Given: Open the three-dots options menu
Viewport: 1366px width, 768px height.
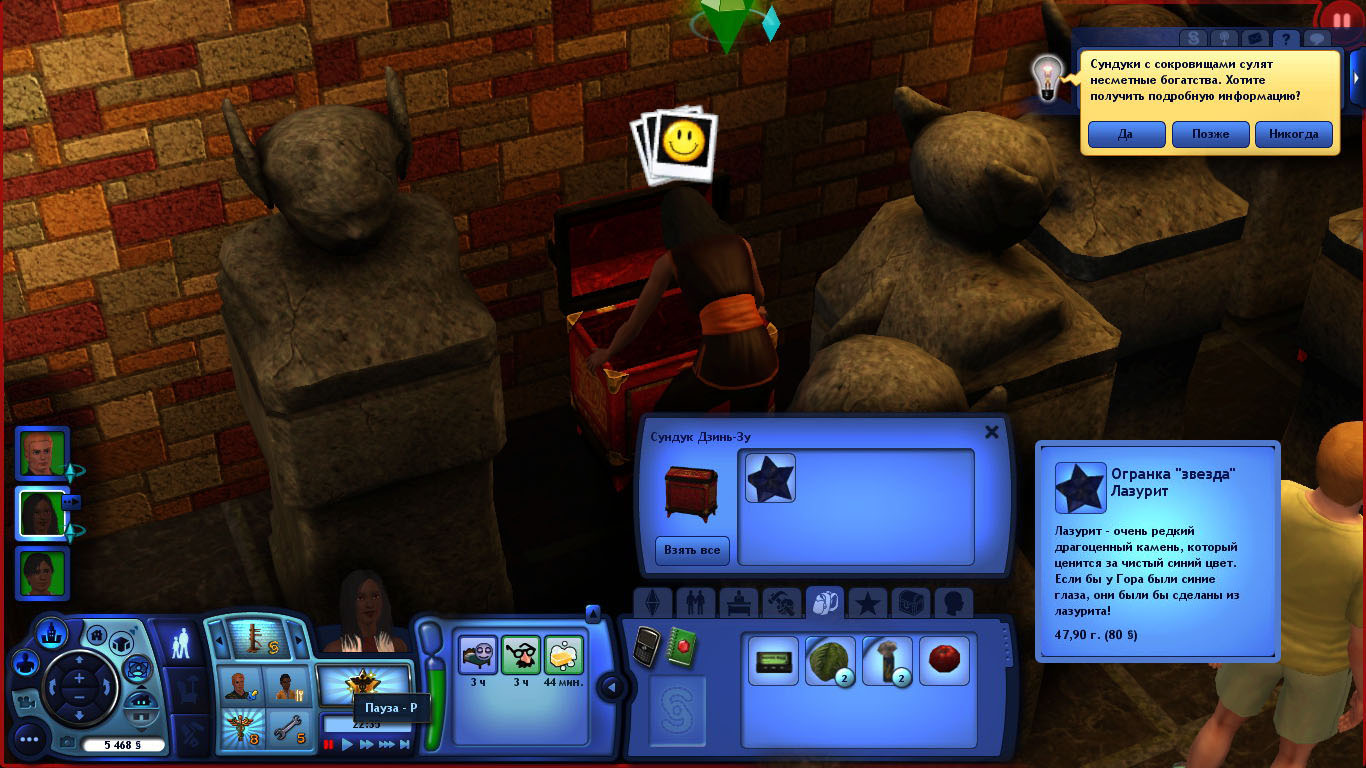Looking at the screenshot, I should (x=28, y=740).
